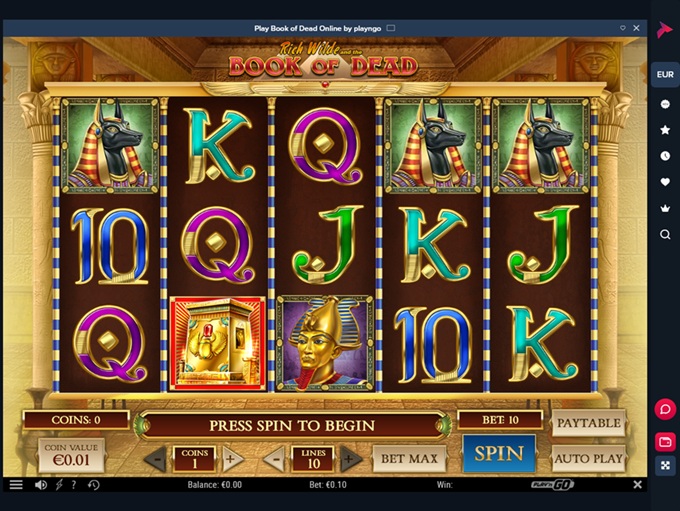Image resolution: width=680 pixels, height=511 pixels.
Task: Change the coin value of €0.01
Action: point(71,456)
